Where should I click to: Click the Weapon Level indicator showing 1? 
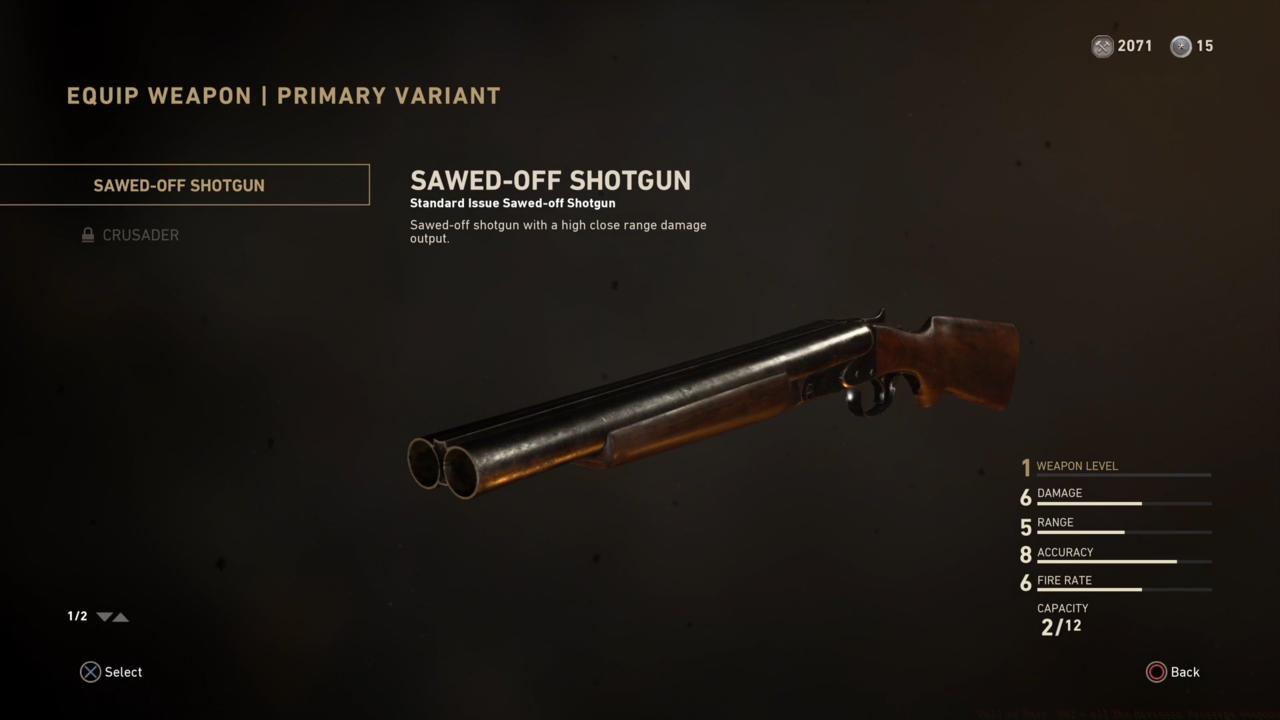coord(1026,467)
